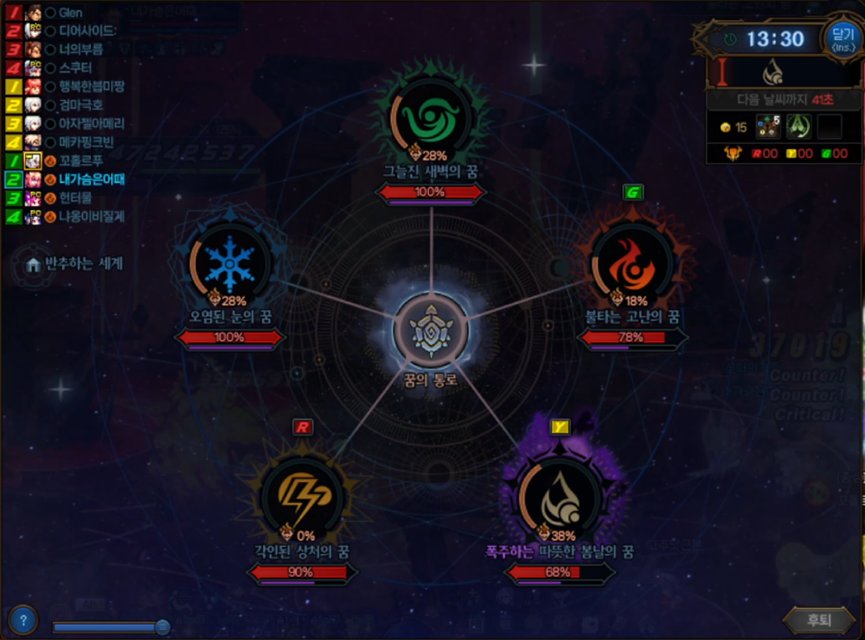Click the green arrow buff icon

point(797,126)
